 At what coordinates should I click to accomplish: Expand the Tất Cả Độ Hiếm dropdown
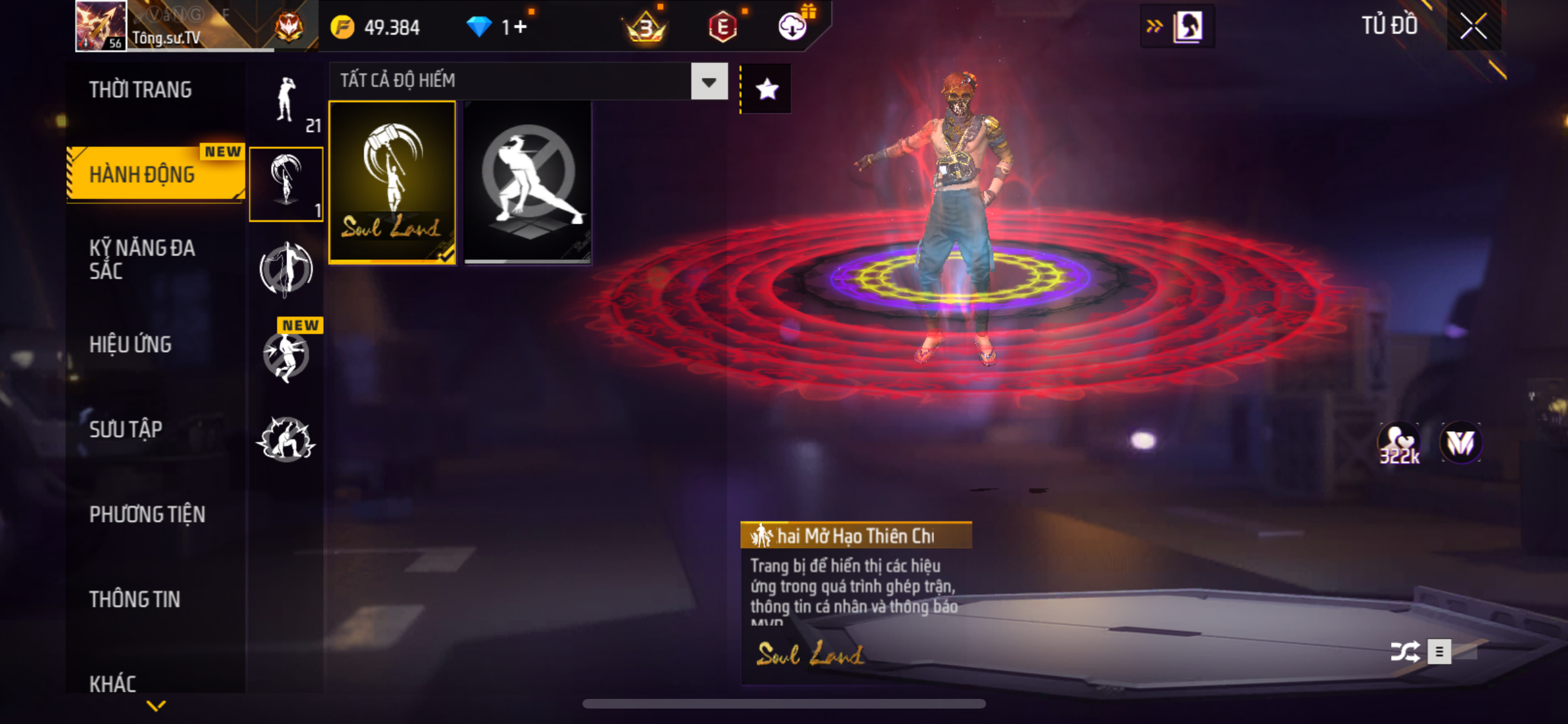tap(709, 82)
